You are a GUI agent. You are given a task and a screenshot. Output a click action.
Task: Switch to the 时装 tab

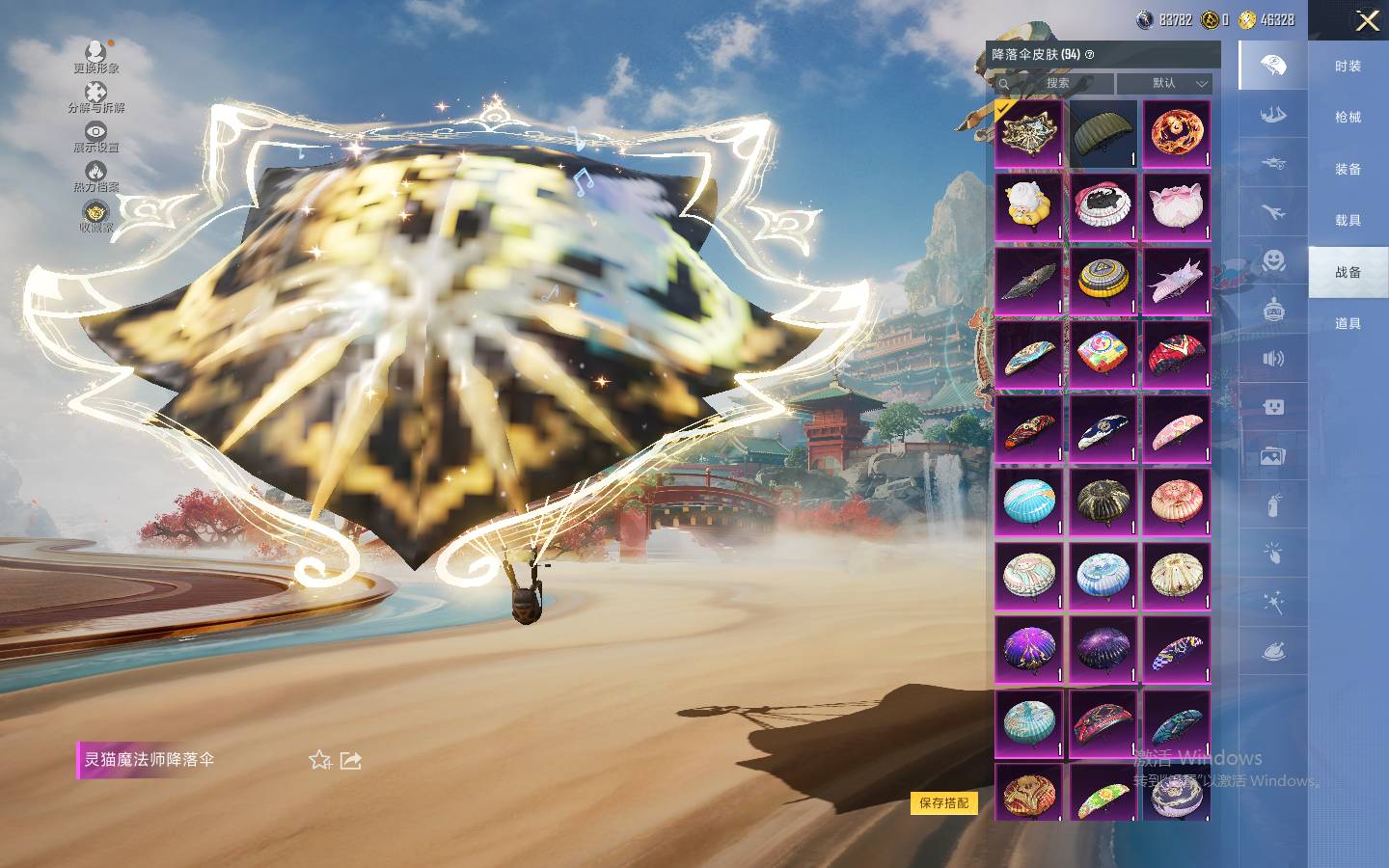click(1348, 66)
